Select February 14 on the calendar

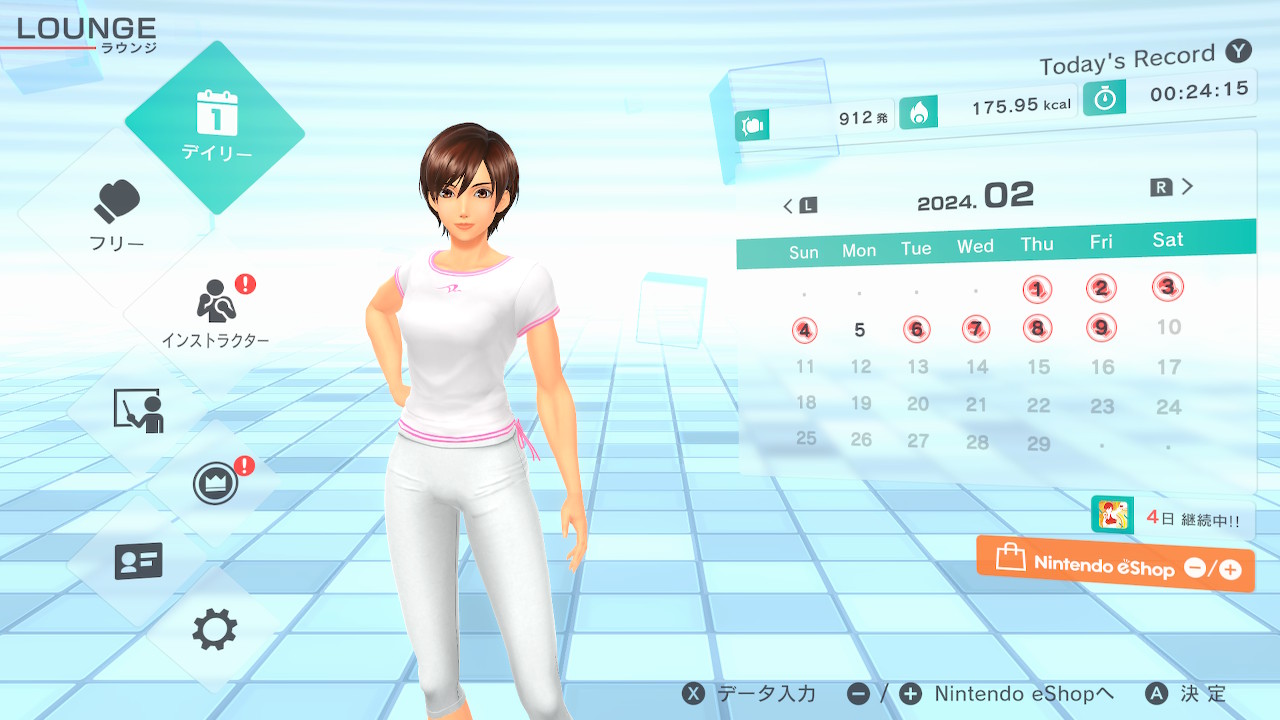[x=977, y=367]
